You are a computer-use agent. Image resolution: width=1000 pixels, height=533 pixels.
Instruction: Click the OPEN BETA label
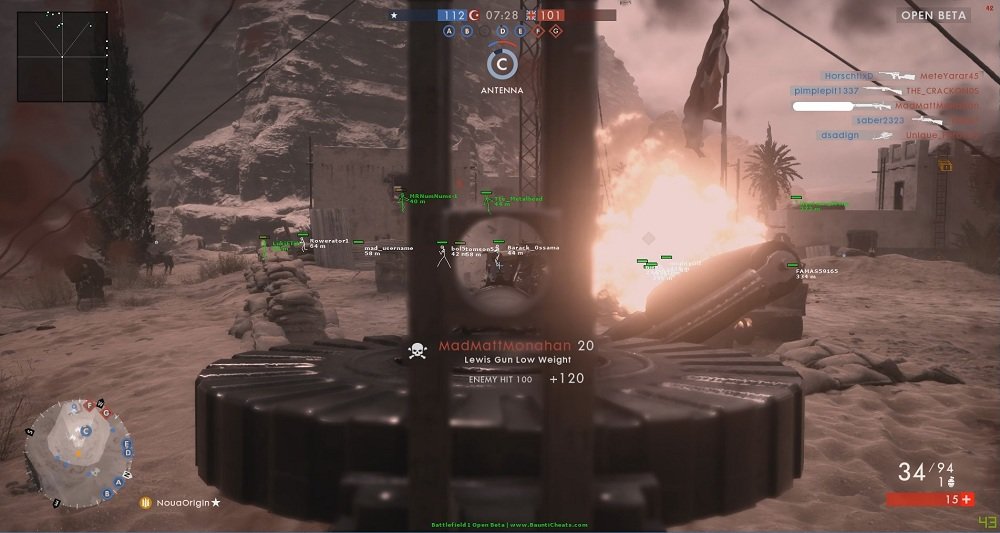point(930,15)
